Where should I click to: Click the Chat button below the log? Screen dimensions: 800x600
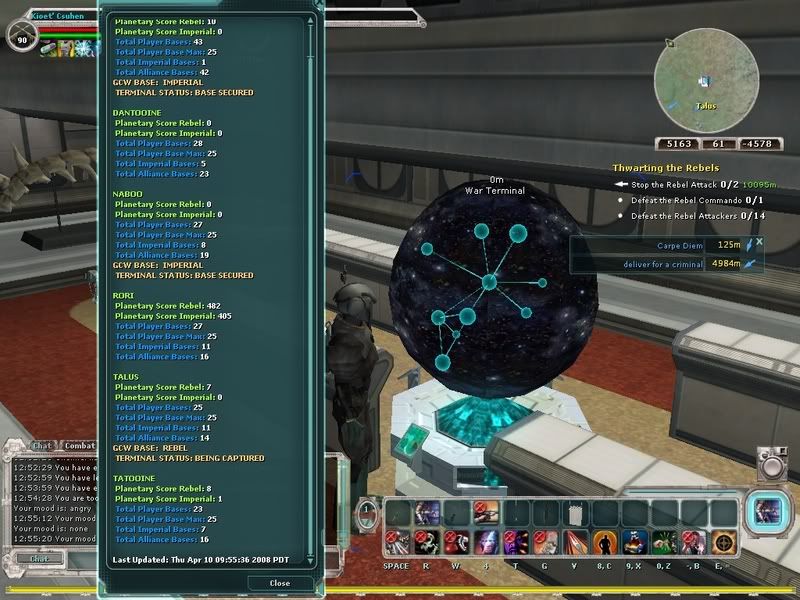click(38, 559)
